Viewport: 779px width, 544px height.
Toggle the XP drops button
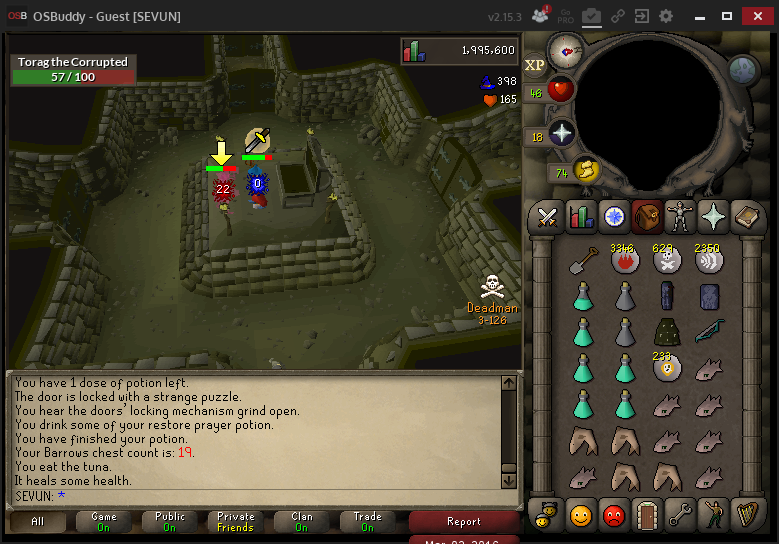tap(535, 64)
